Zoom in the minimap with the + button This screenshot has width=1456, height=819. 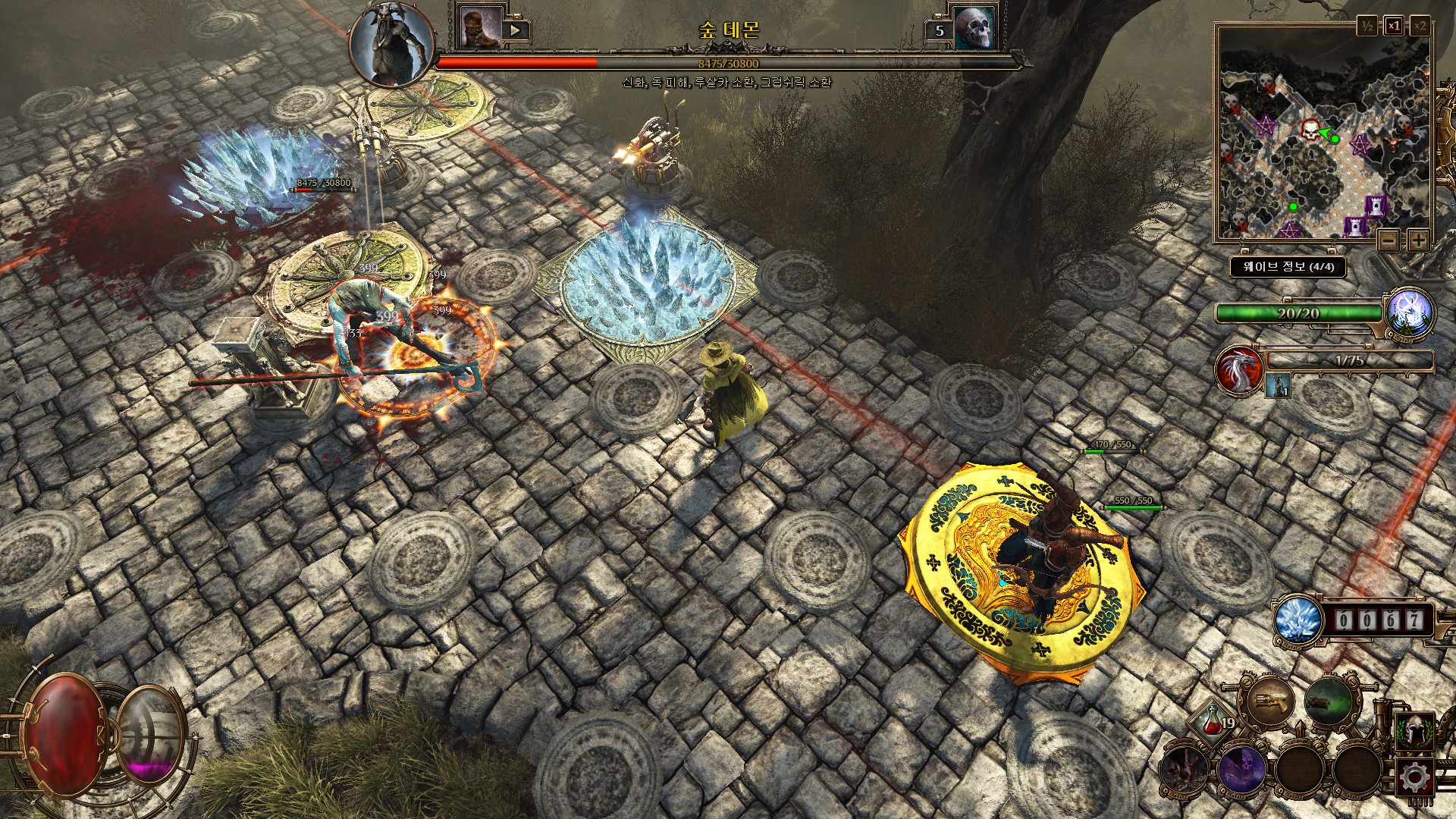1418,240
